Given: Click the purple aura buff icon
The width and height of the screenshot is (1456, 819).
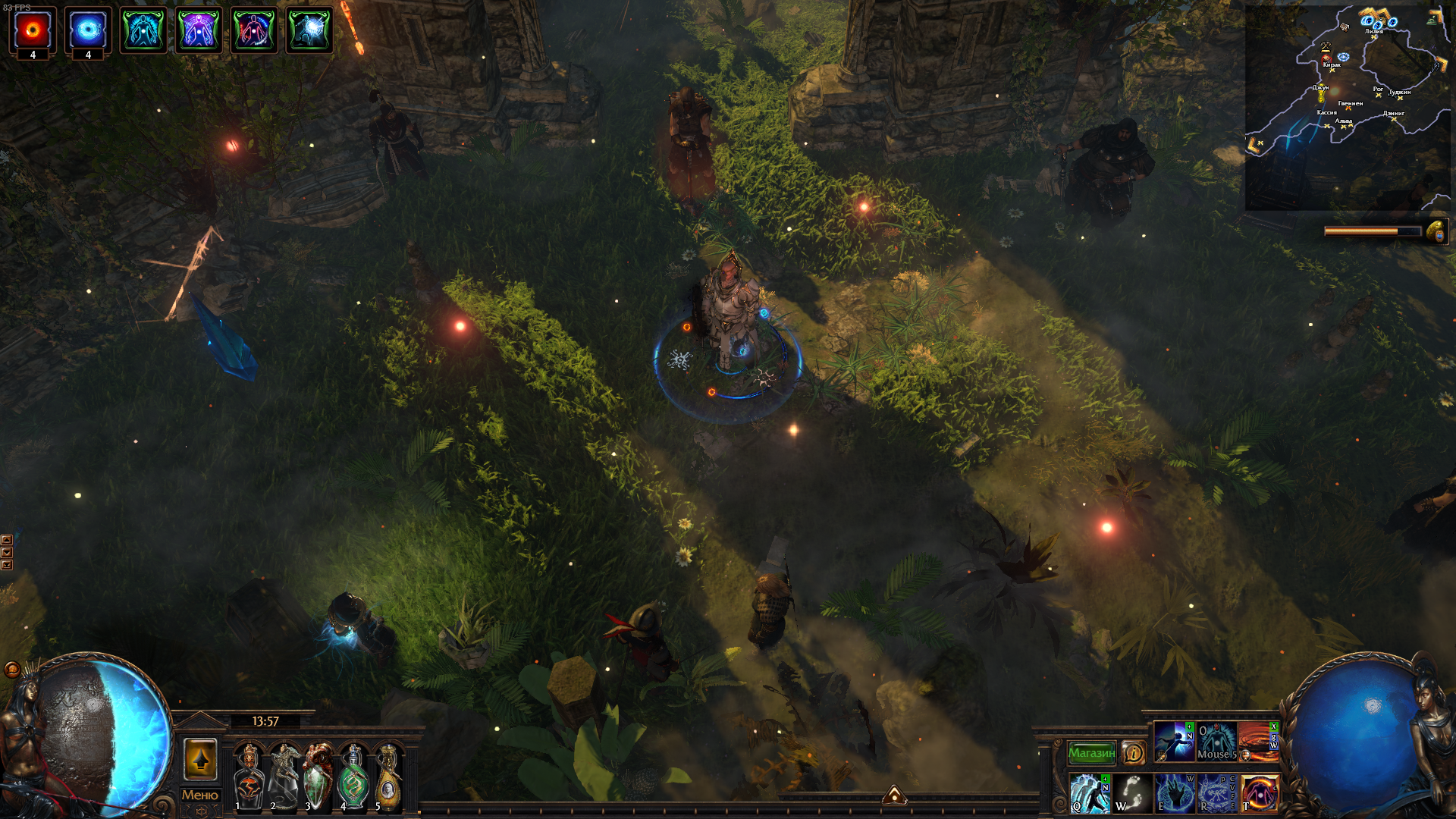Looking at the screenshot, I should [199, 30].
